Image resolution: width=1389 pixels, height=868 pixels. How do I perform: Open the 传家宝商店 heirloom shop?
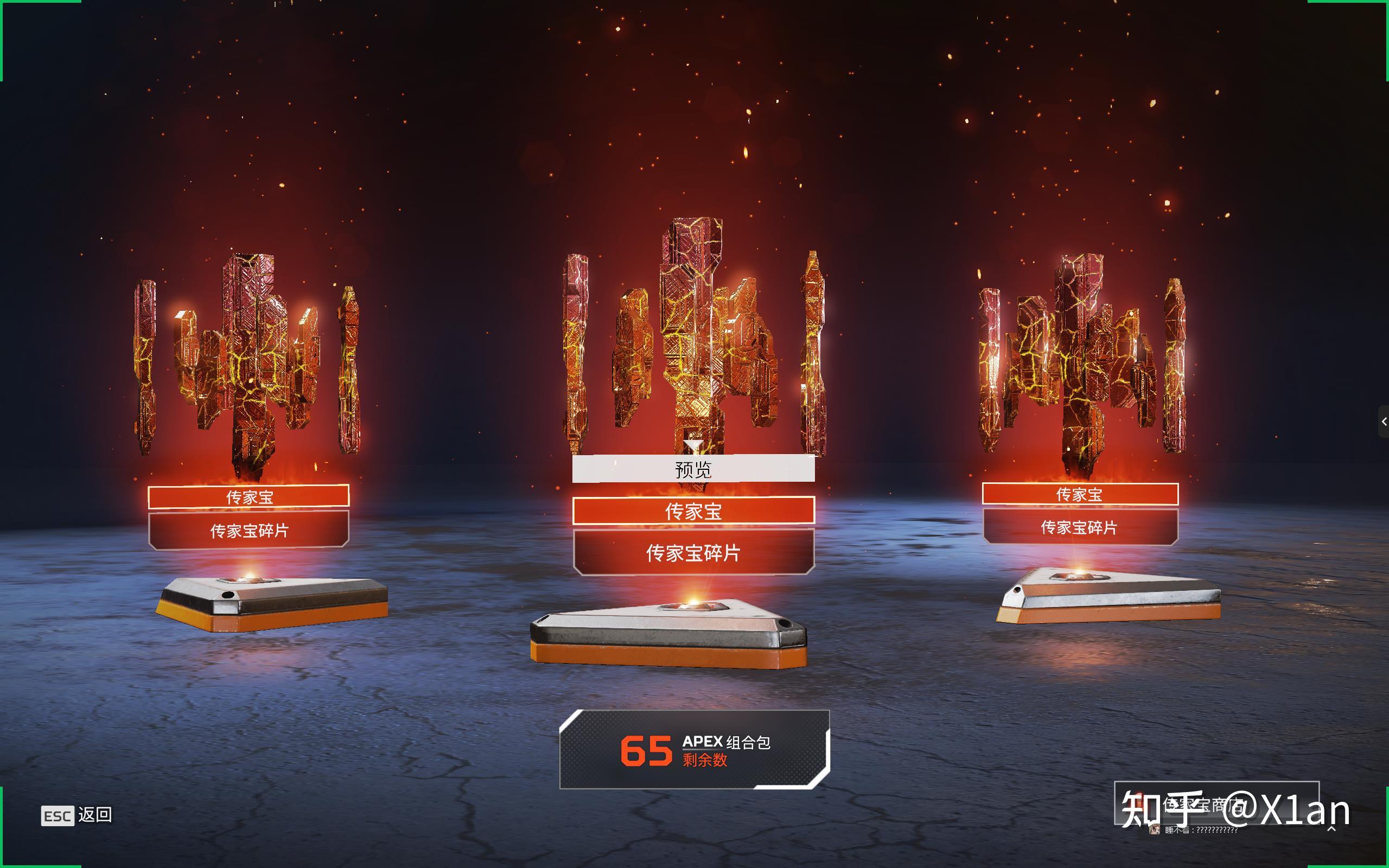click(1216, 802)
